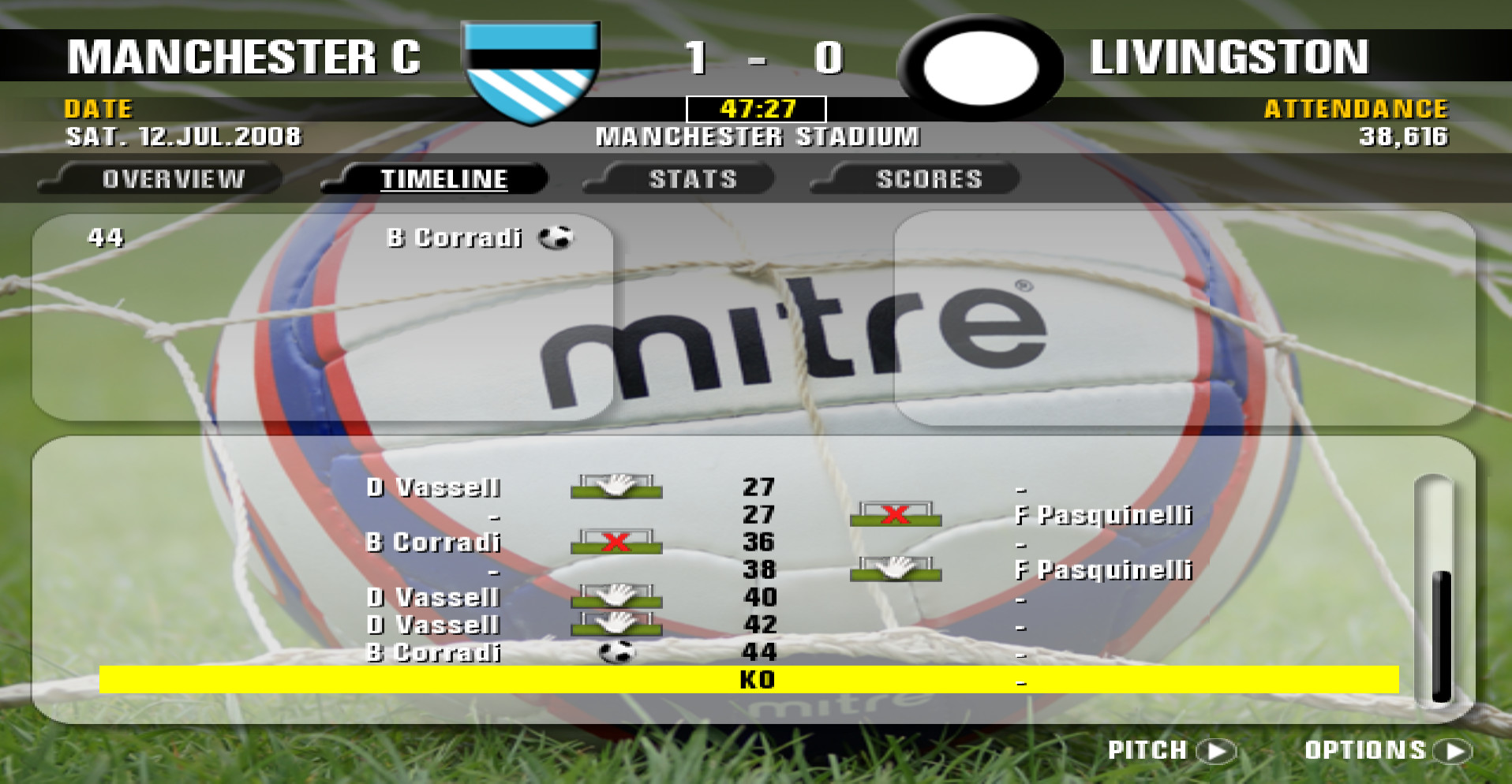Viewport: 1512px width, 784px height.
Task: Click the glove save icon for F Pasquinelli at 38
Action: click(897, 570)
